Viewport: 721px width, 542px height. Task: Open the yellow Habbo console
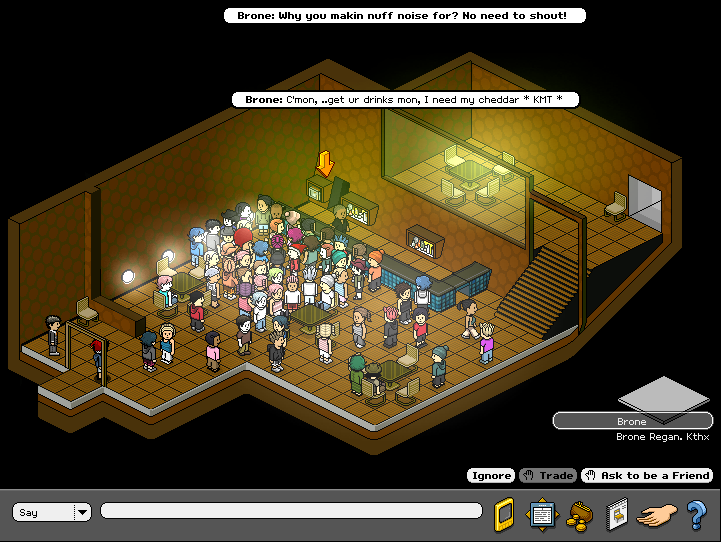pyautogui.click(x=505, y=514)
